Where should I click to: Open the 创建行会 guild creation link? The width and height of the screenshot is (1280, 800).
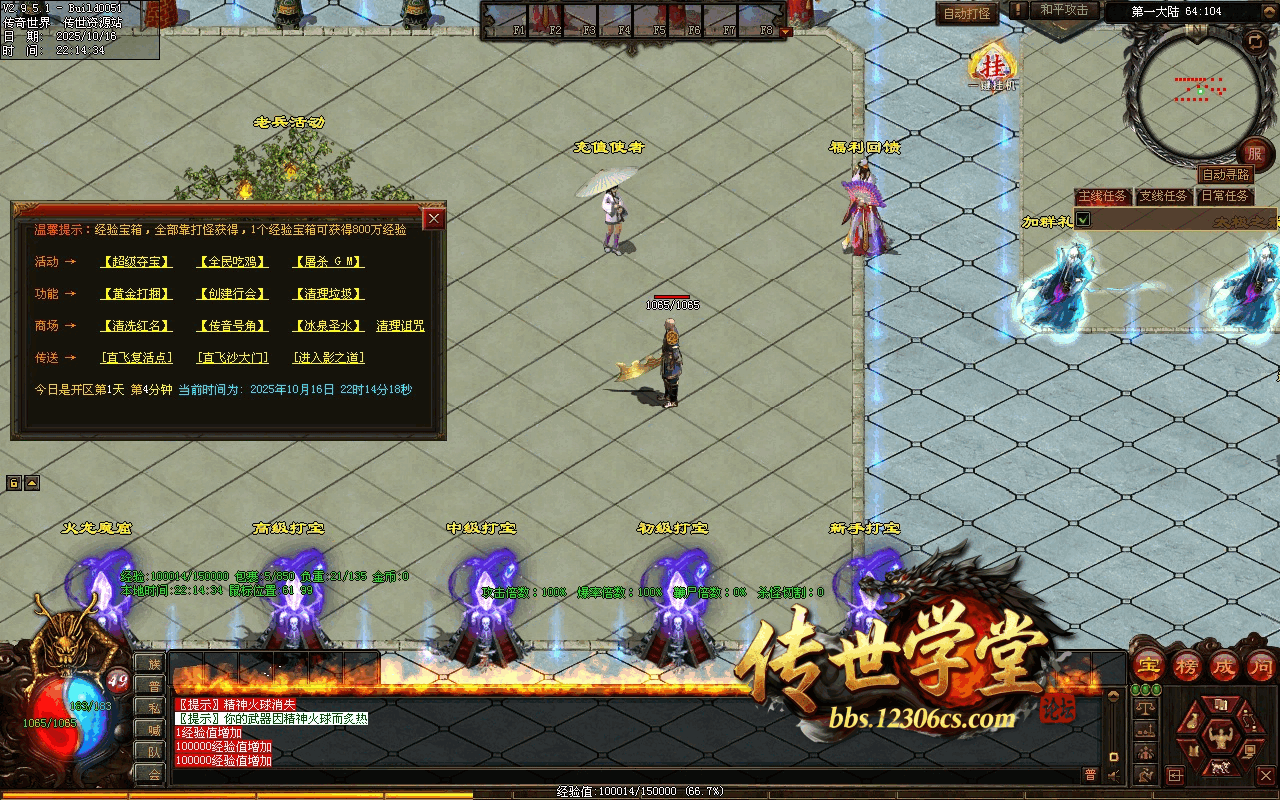pos(232,294)
